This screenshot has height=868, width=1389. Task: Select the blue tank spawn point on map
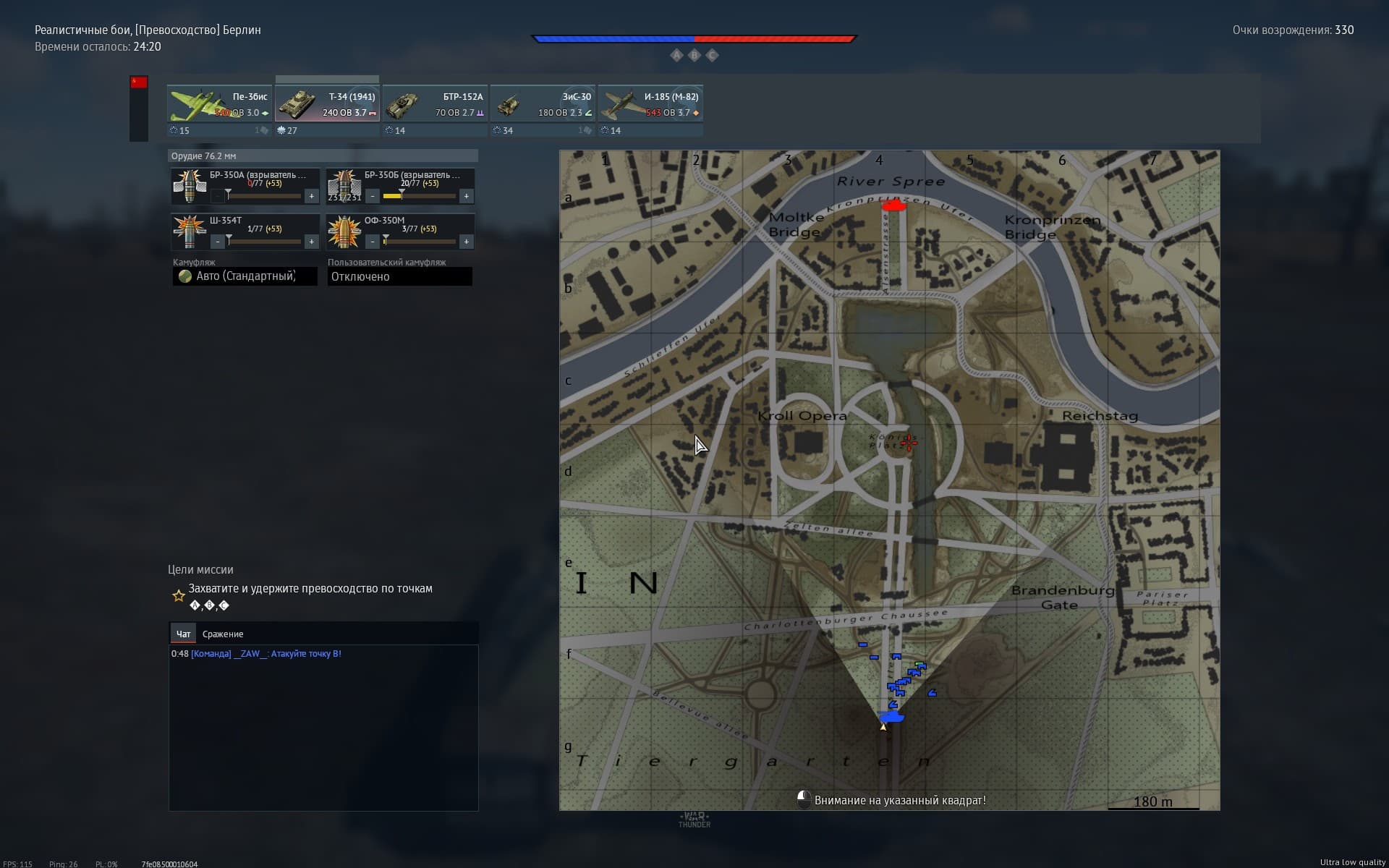coord(891,717)
